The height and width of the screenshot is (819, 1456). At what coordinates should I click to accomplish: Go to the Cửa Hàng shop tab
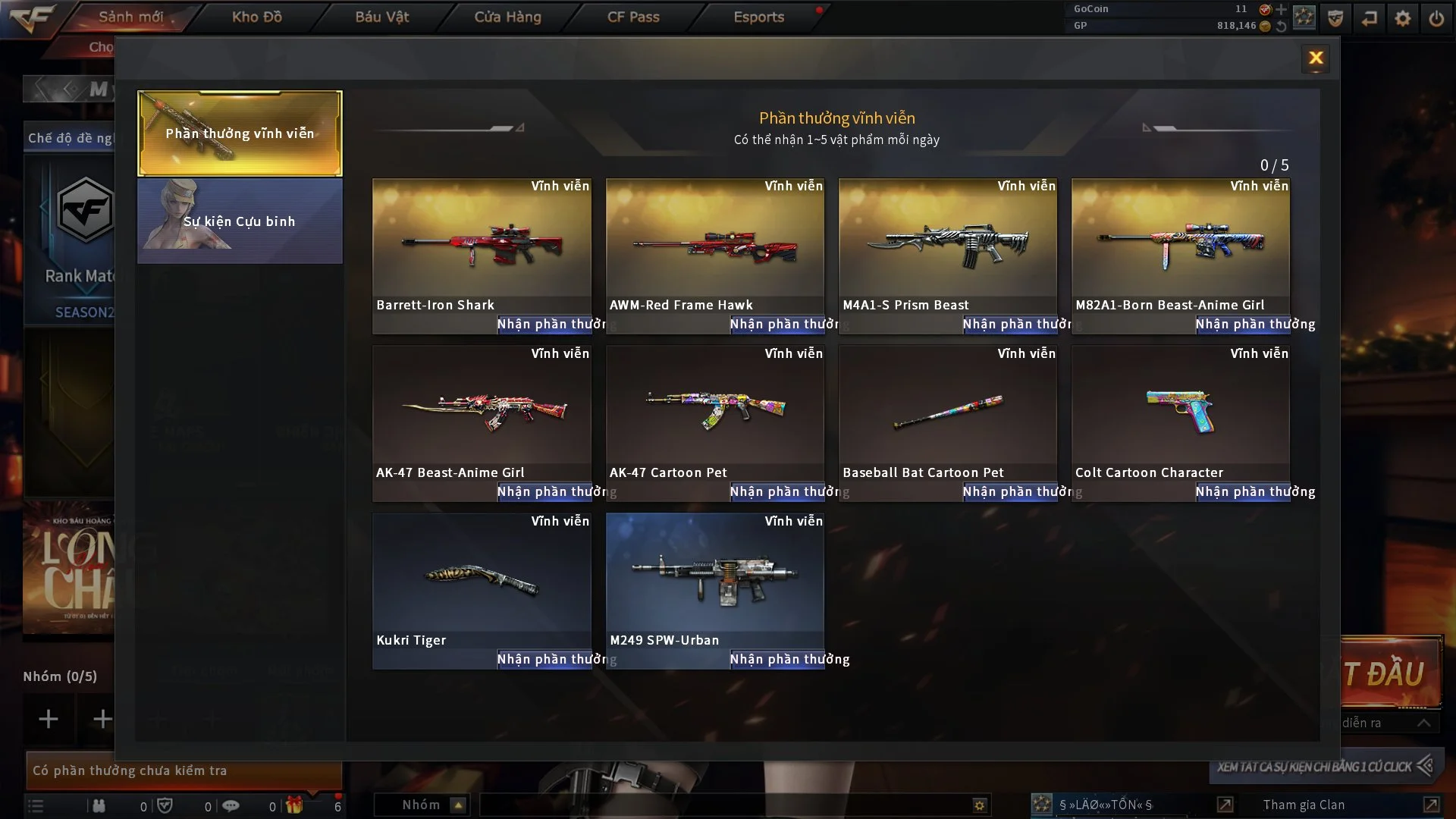click(x=507, y=17)
